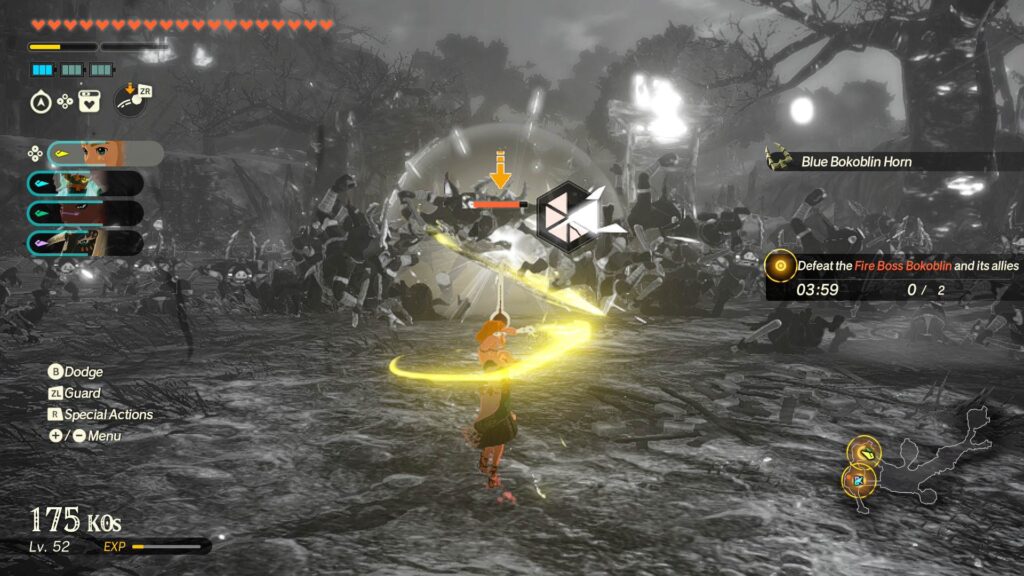
Task: Select the heart container item icon
Action: [89, 100]
